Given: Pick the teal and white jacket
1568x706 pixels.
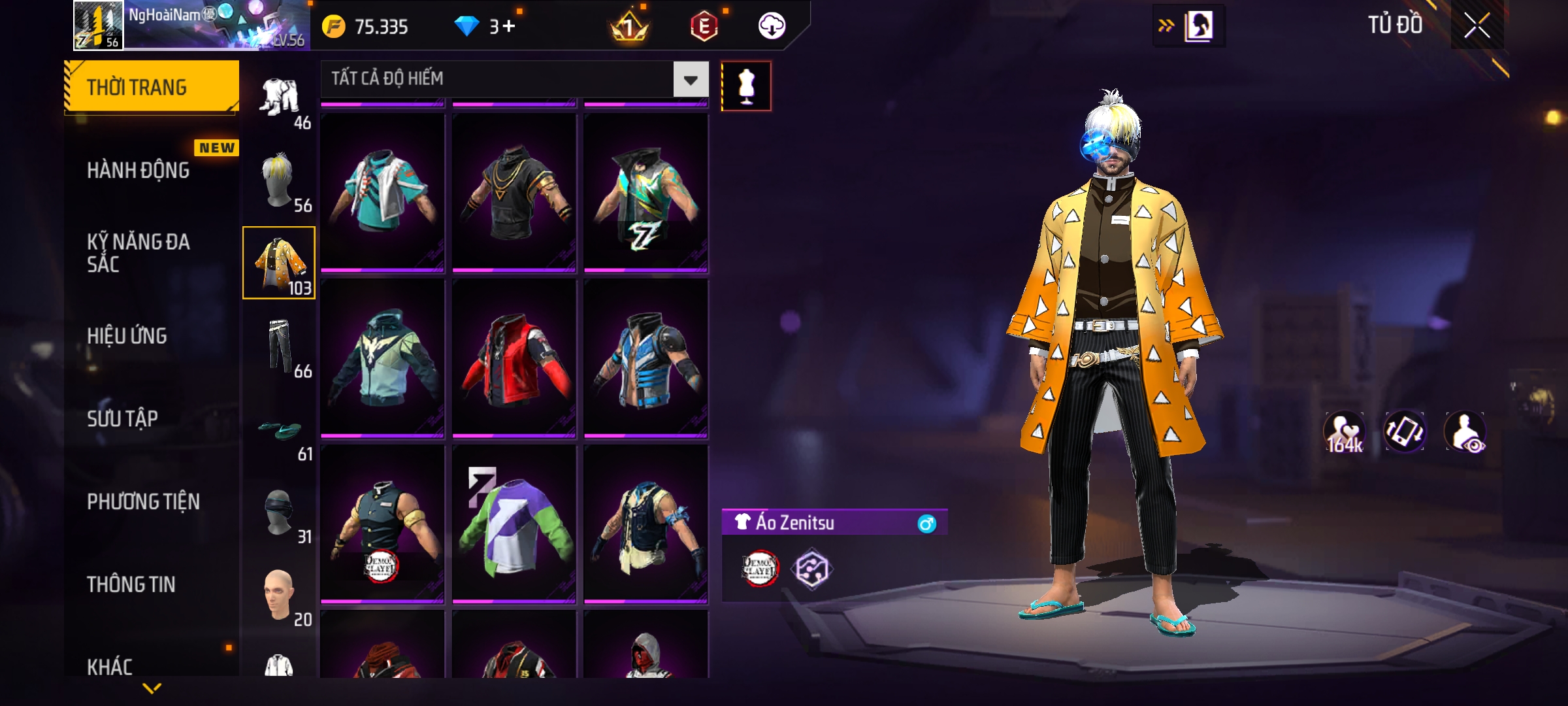Looking at the screenshot, I should tap(383, 192).
